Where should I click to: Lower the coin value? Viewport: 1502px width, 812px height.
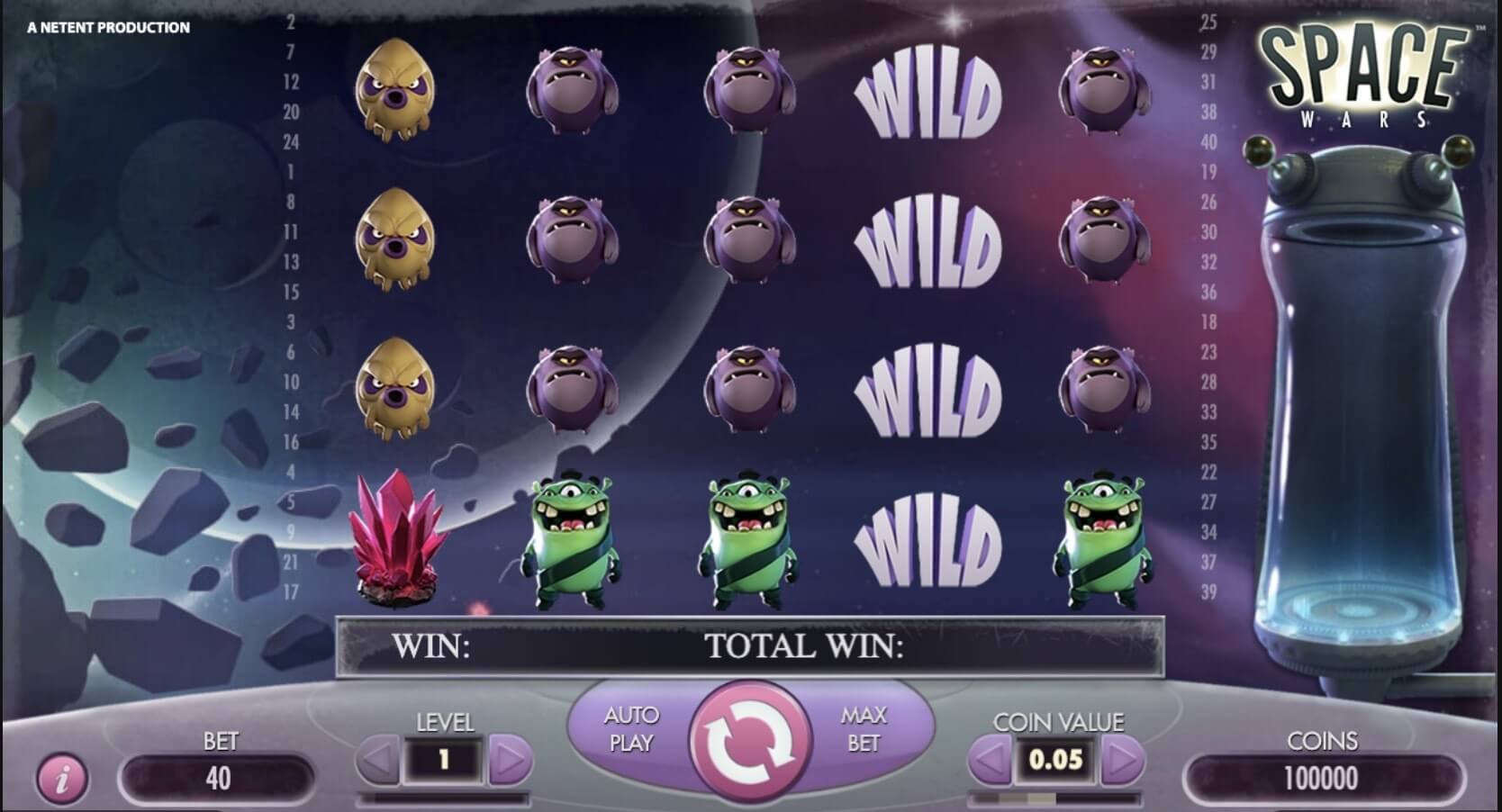pyautogui.click(x=990, y=762)
